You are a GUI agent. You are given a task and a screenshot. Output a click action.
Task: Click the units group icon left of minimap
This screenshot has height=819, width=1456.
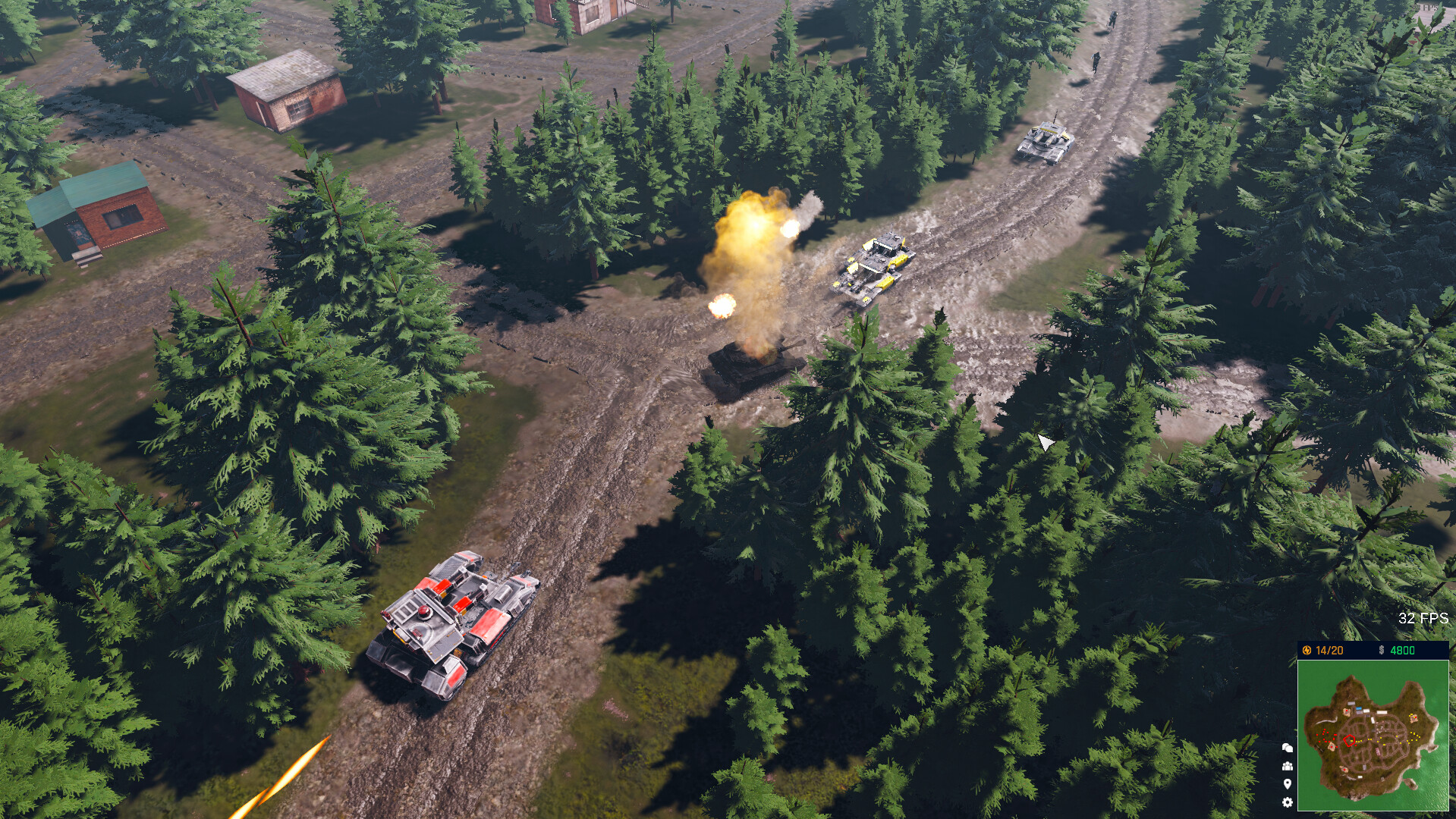tap(1288, 764)
